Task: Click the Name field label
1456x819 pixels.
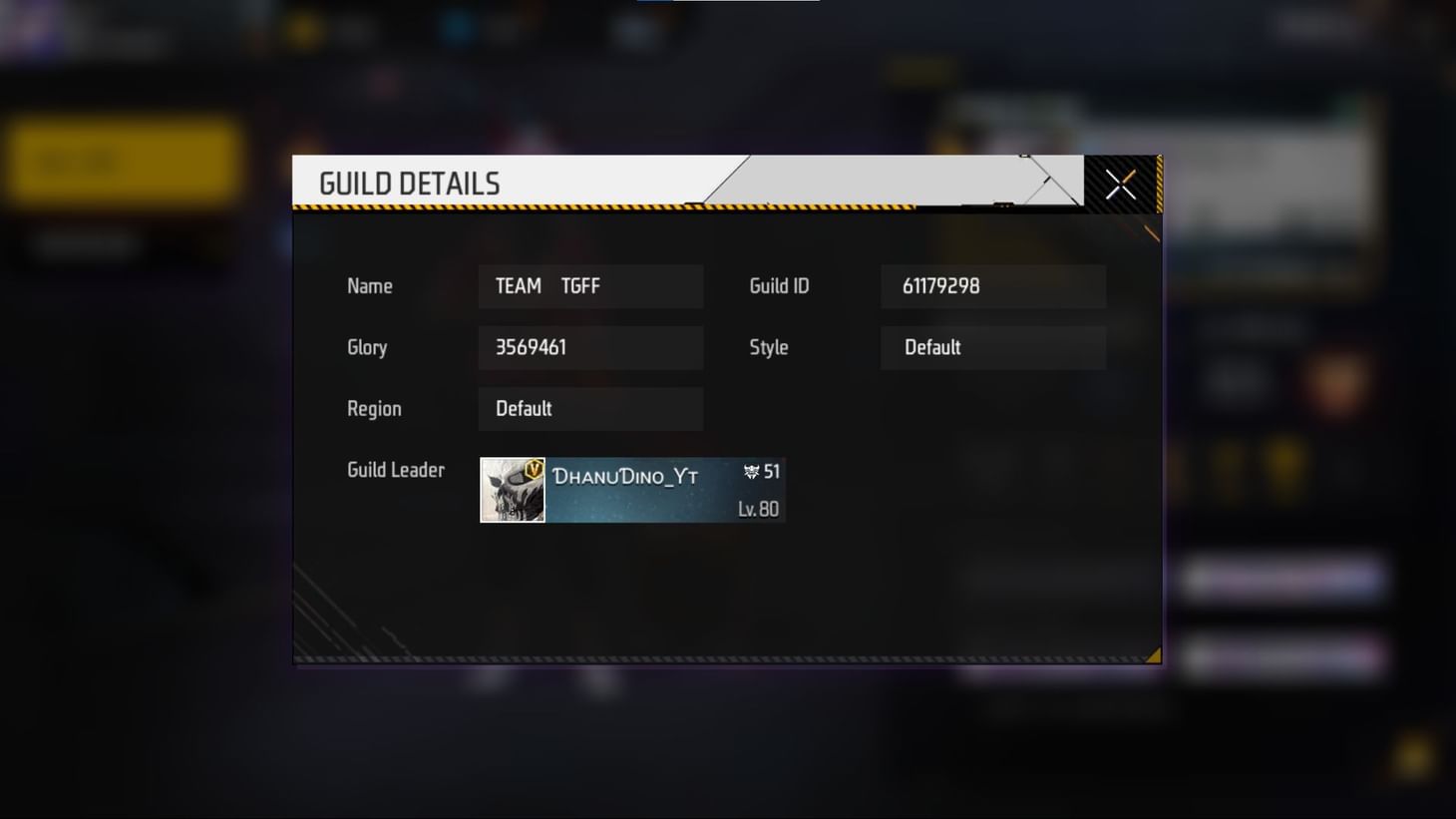Action: 369,286
